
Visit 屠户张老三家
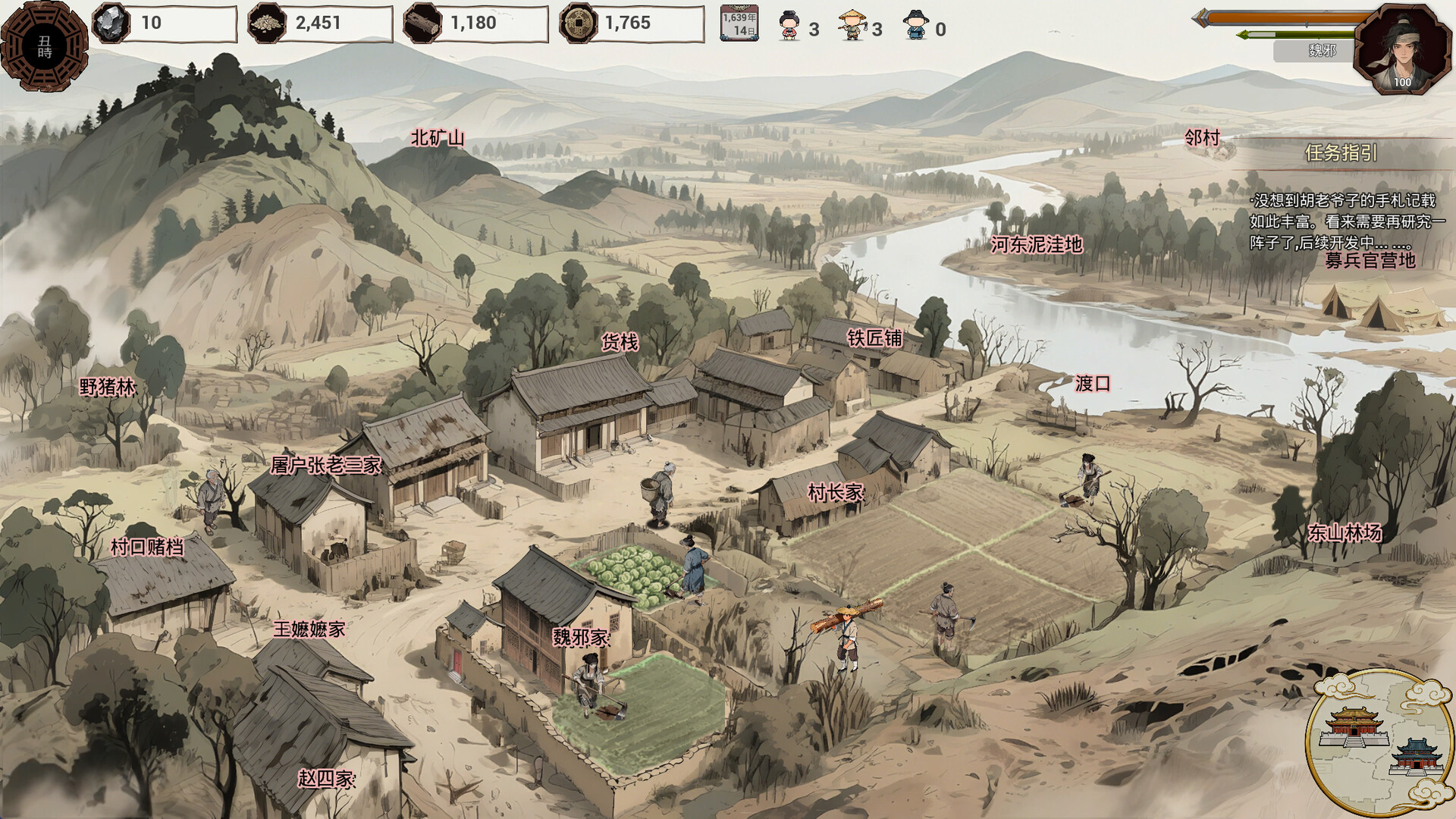(x=325, y=465)
